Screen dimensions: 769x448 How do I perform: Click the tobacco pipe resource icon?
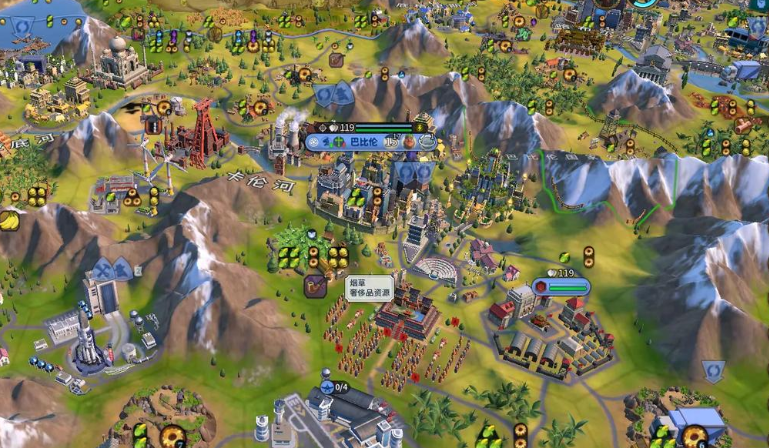click(x=315, y=286)
